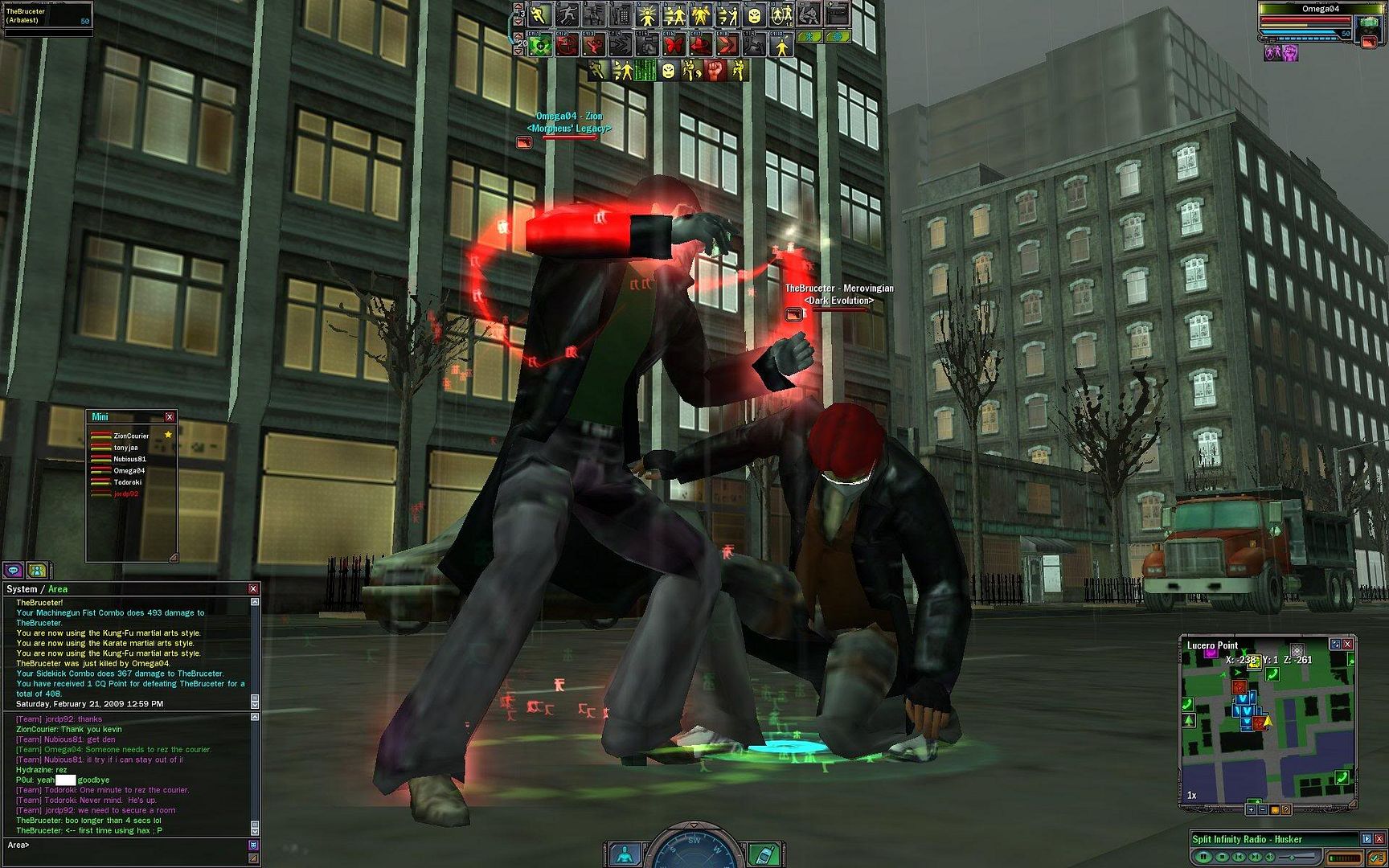The width and height of the screenshot is (1389, 868).
Task: Close the Lucero Point minimap
Action: pos(1348,644)
